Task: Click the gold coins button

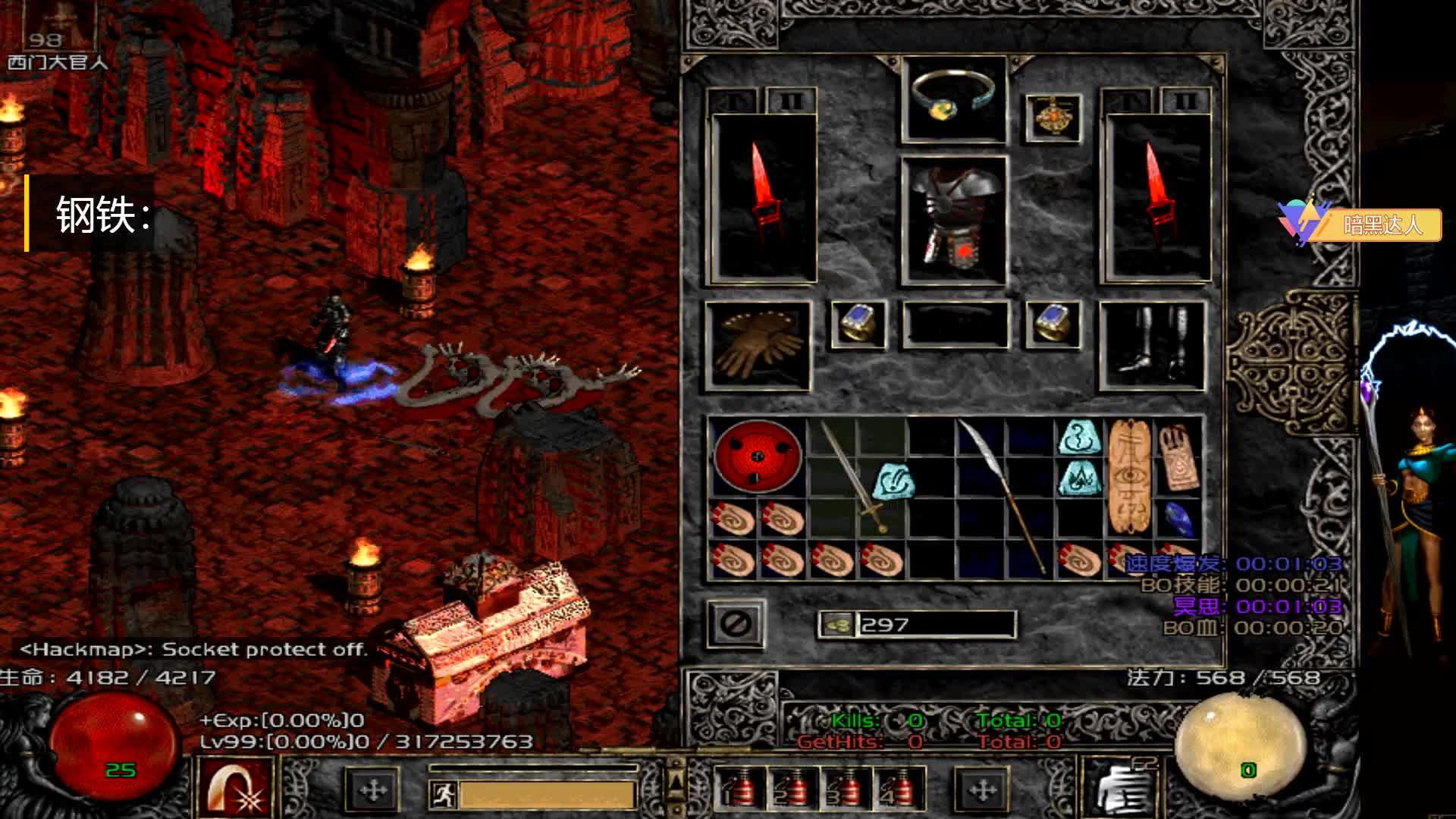Action: click(837, 624)
